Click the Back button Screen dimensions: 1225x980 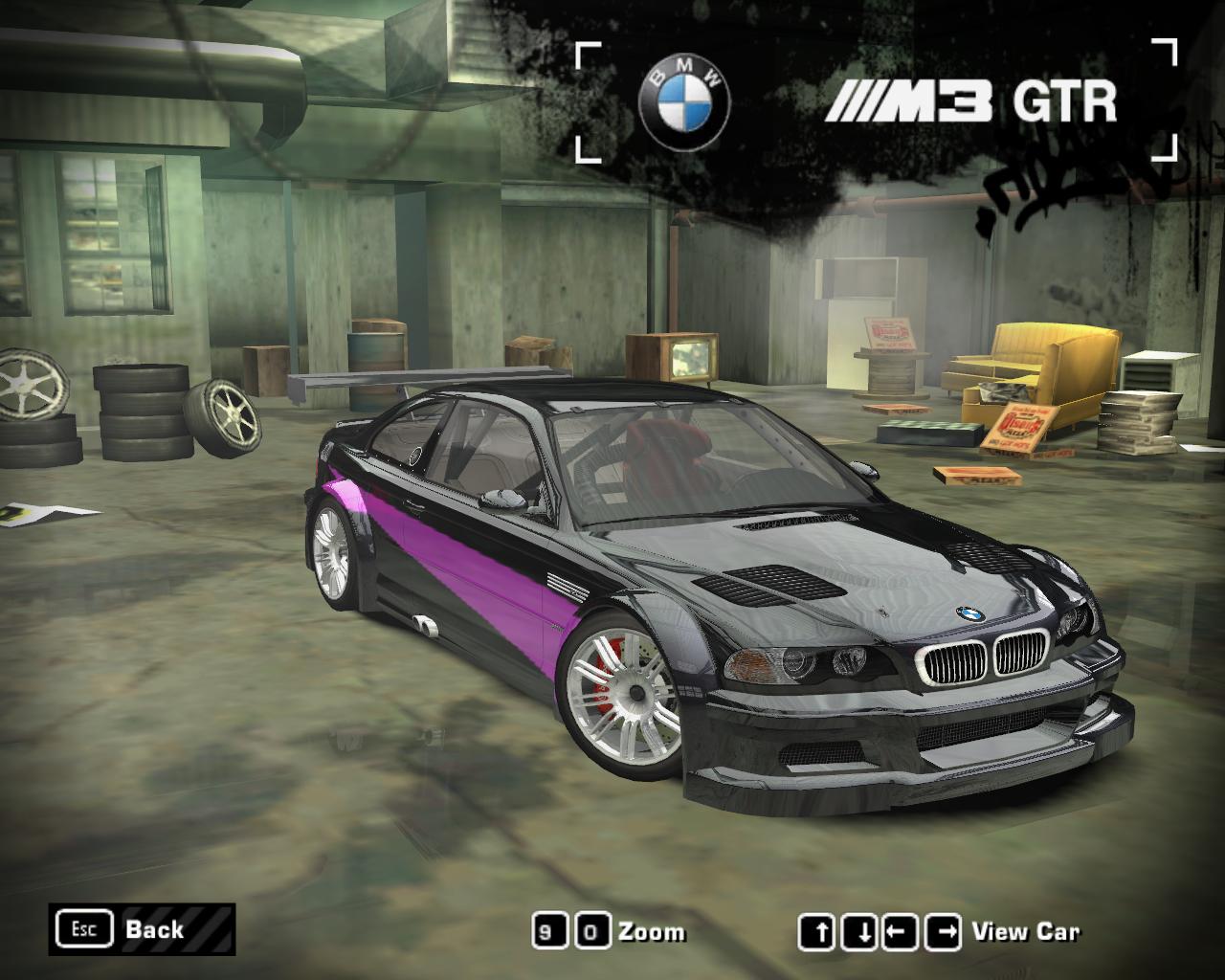point(142,928)
